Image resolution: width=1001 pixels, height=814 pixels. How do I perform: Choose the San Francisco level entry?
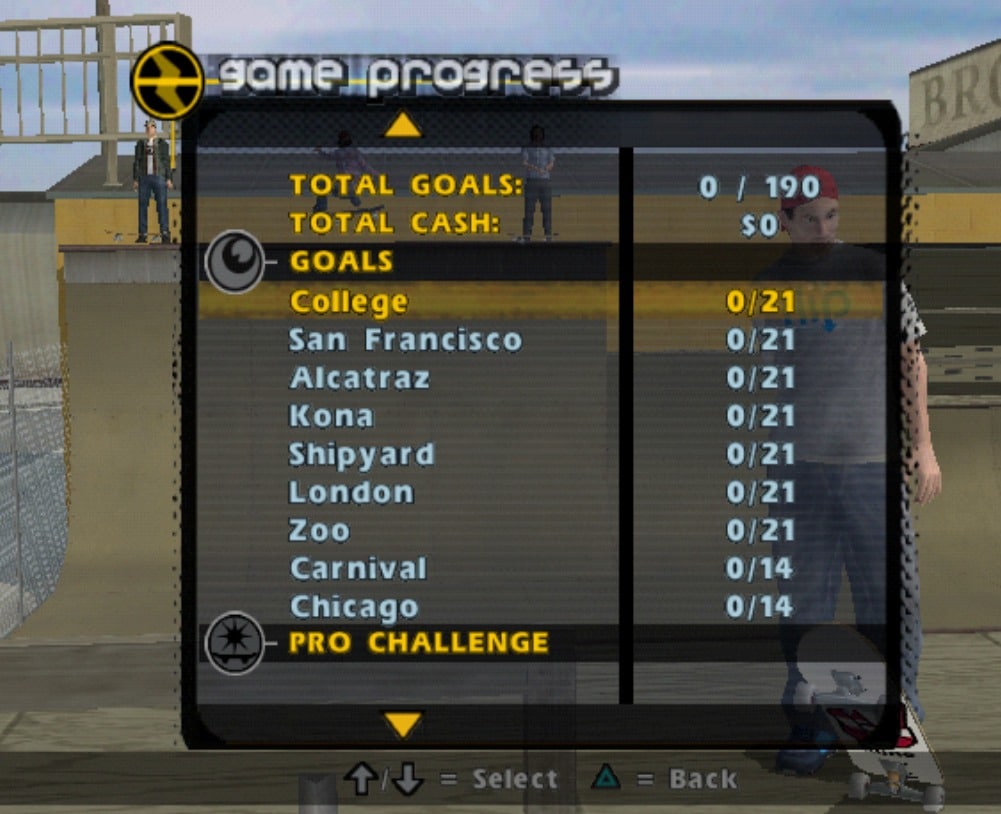point(405,340)
